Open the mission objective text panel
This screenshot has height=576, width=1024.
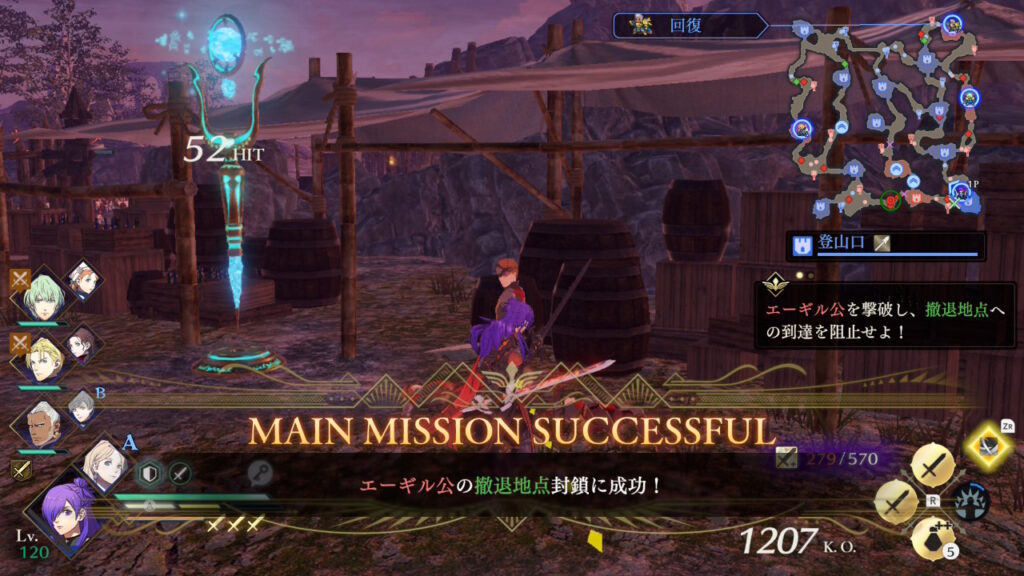click(x=884, y=316)
